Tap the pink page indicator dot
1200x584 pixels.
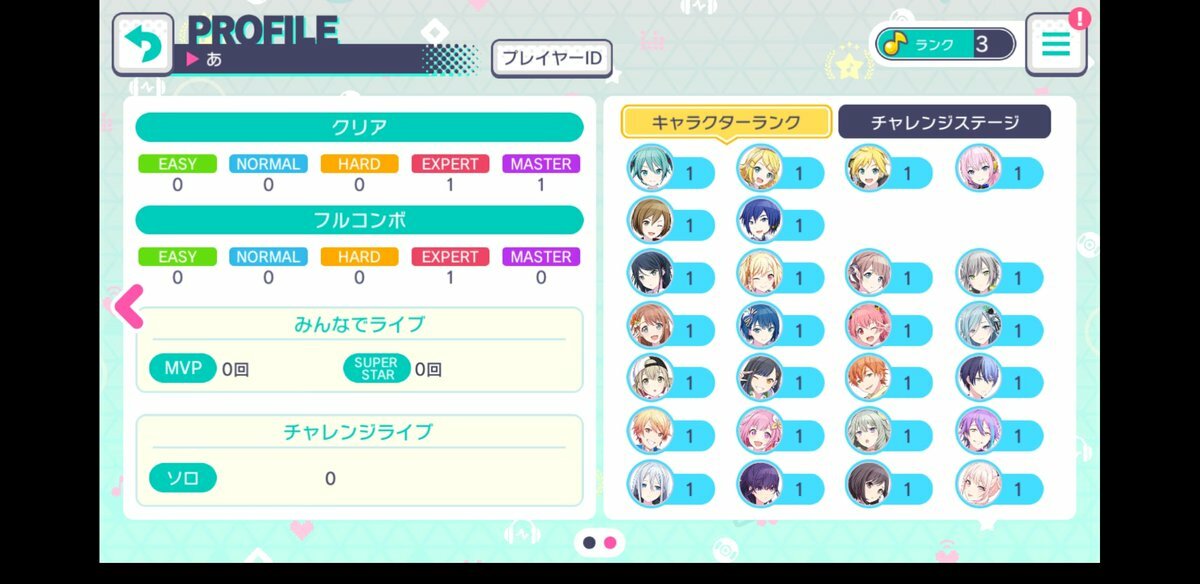(610, 542)
